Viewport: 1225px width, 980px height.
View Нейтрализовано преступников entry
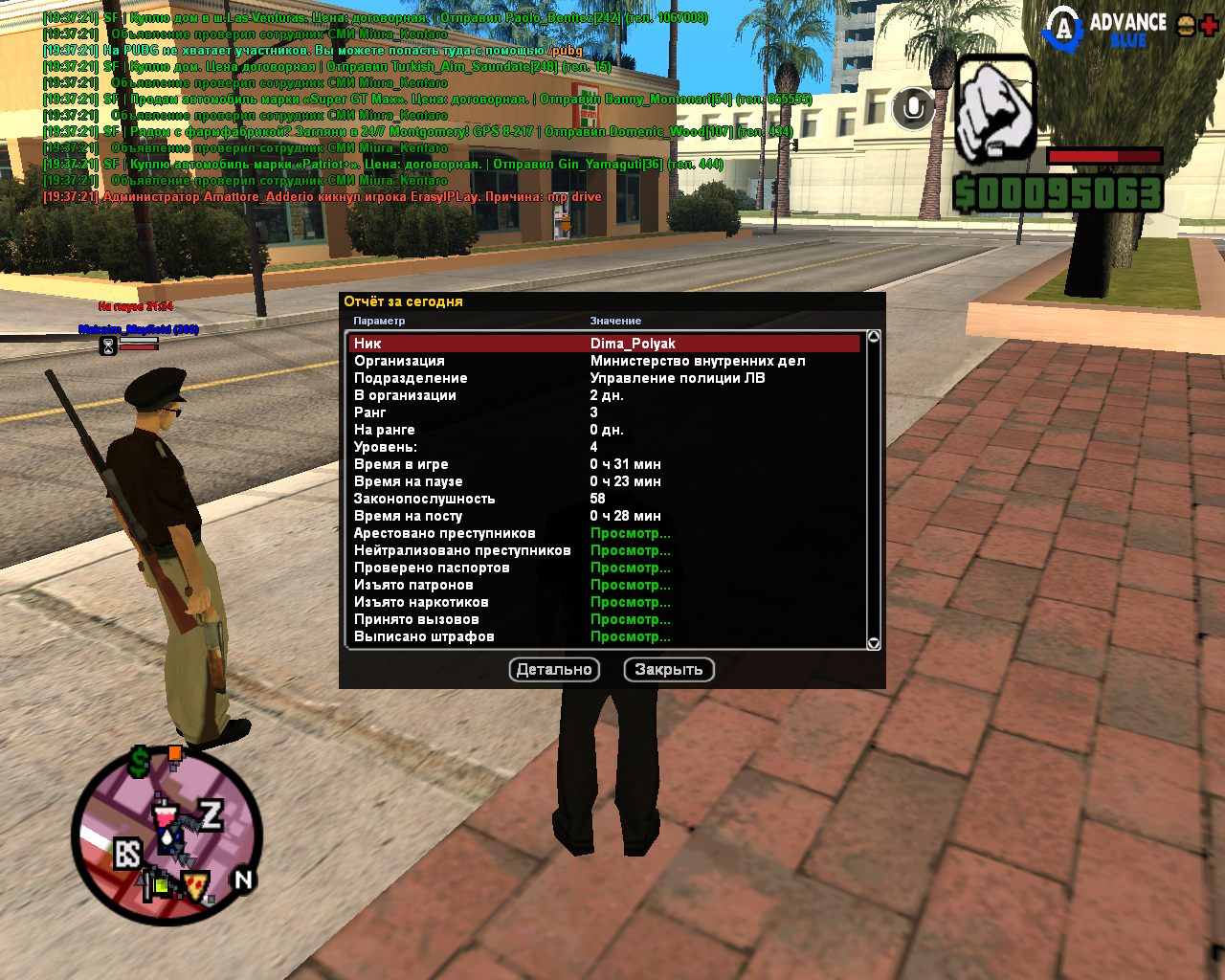(630, 550)
